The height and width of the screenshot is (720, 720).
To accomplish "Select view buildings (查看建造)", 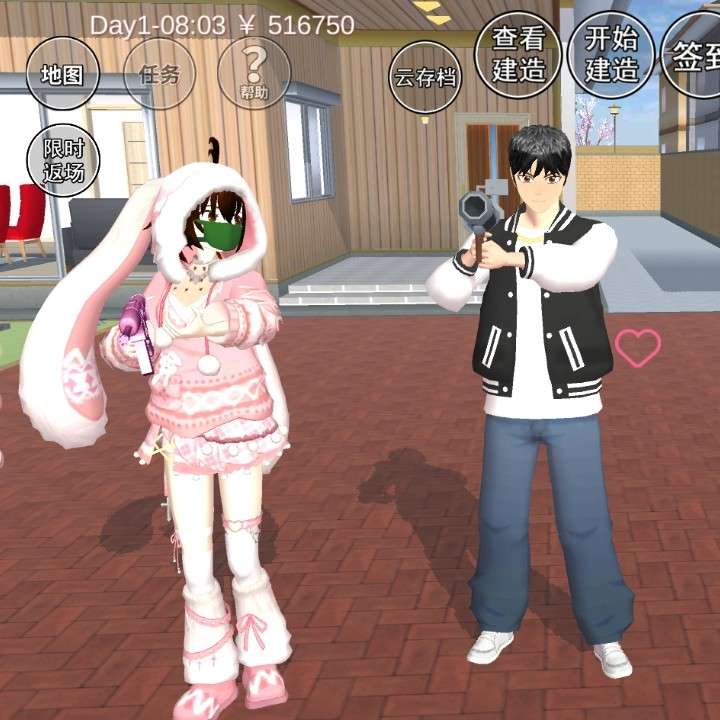I will pyautogui.click(x=519, y=54).
